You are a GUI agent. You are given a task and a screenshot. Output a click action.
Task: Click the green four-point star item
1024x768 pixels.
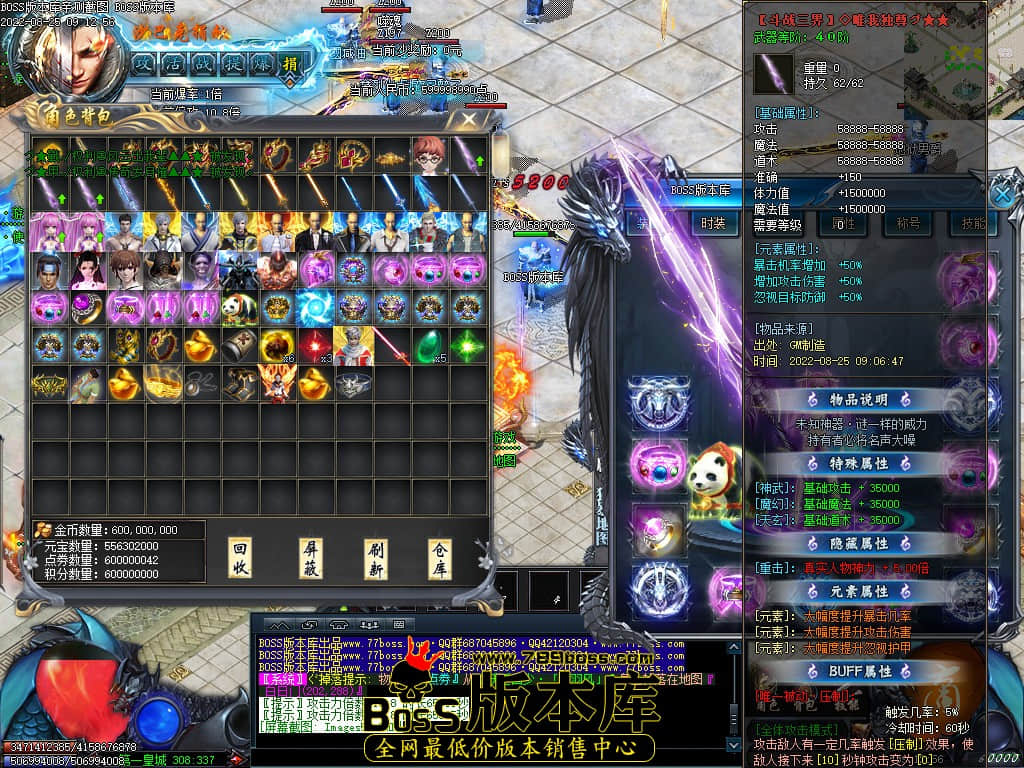pos(467,345)
